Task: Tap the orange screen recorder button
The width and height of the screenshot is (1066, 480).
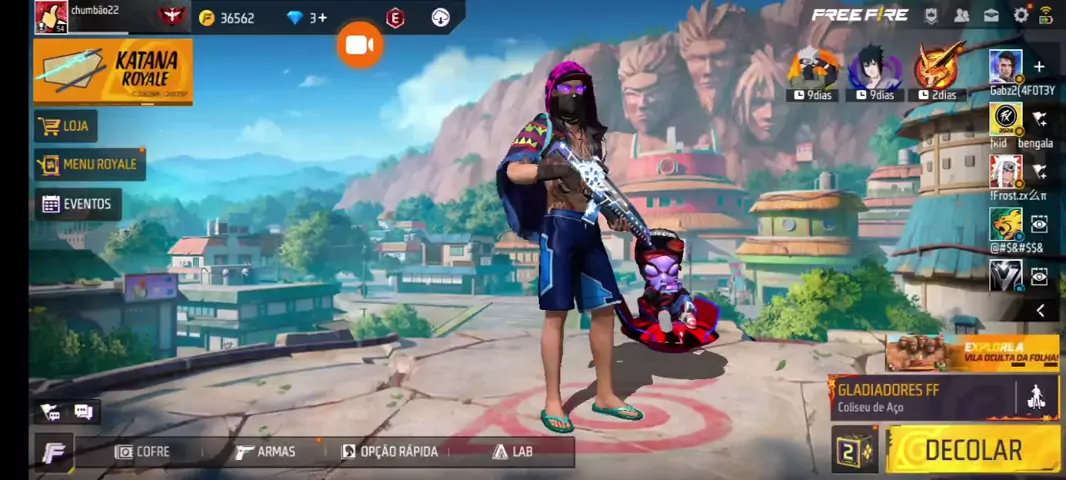Action: point(359,45)
